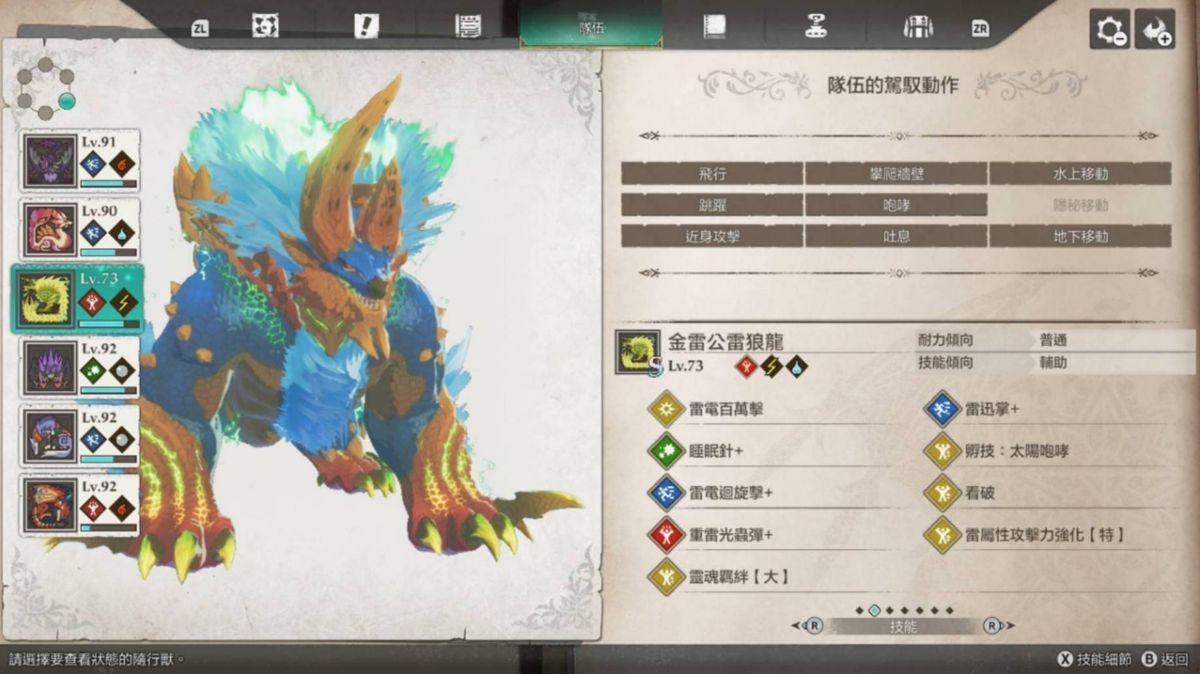
Task: Choose the 雷迅掌+ skill entry
Action: [992, 409]
